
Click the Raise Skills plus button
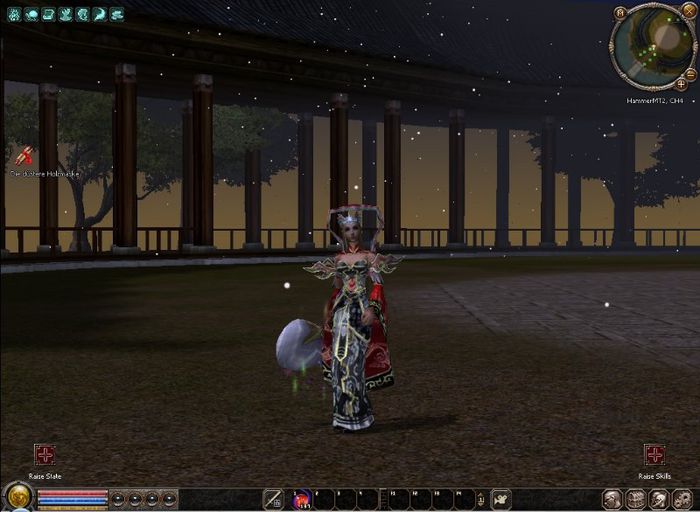point(654,455)
